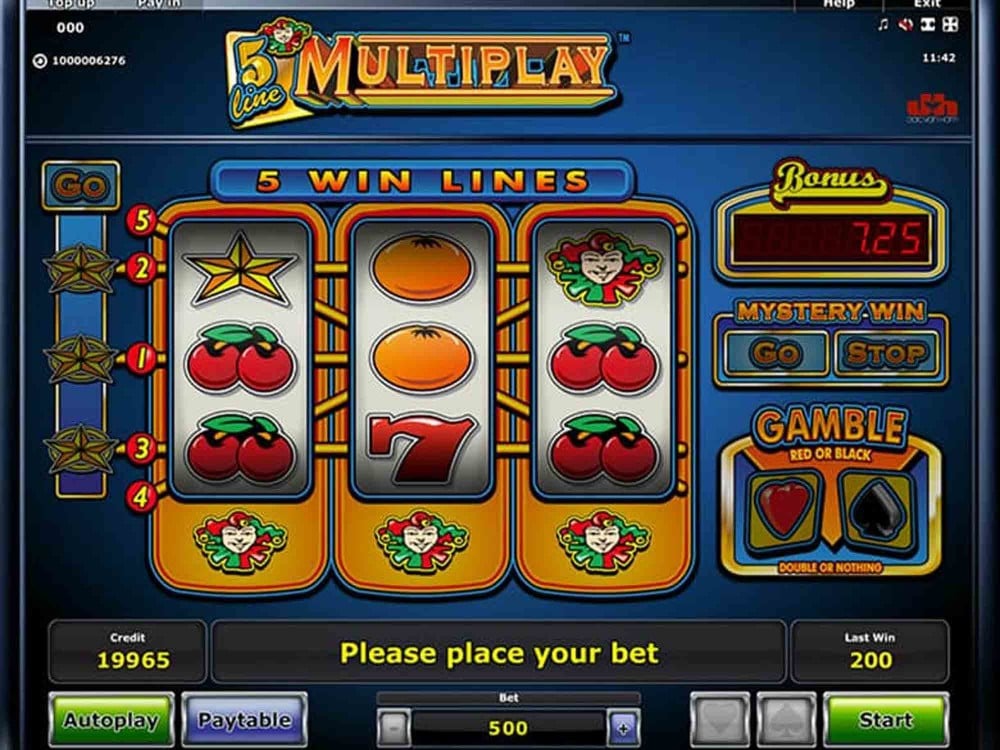Viewport: 1000px width, 750px height.
Task: Open the Paytable
Action: [244, 719]
